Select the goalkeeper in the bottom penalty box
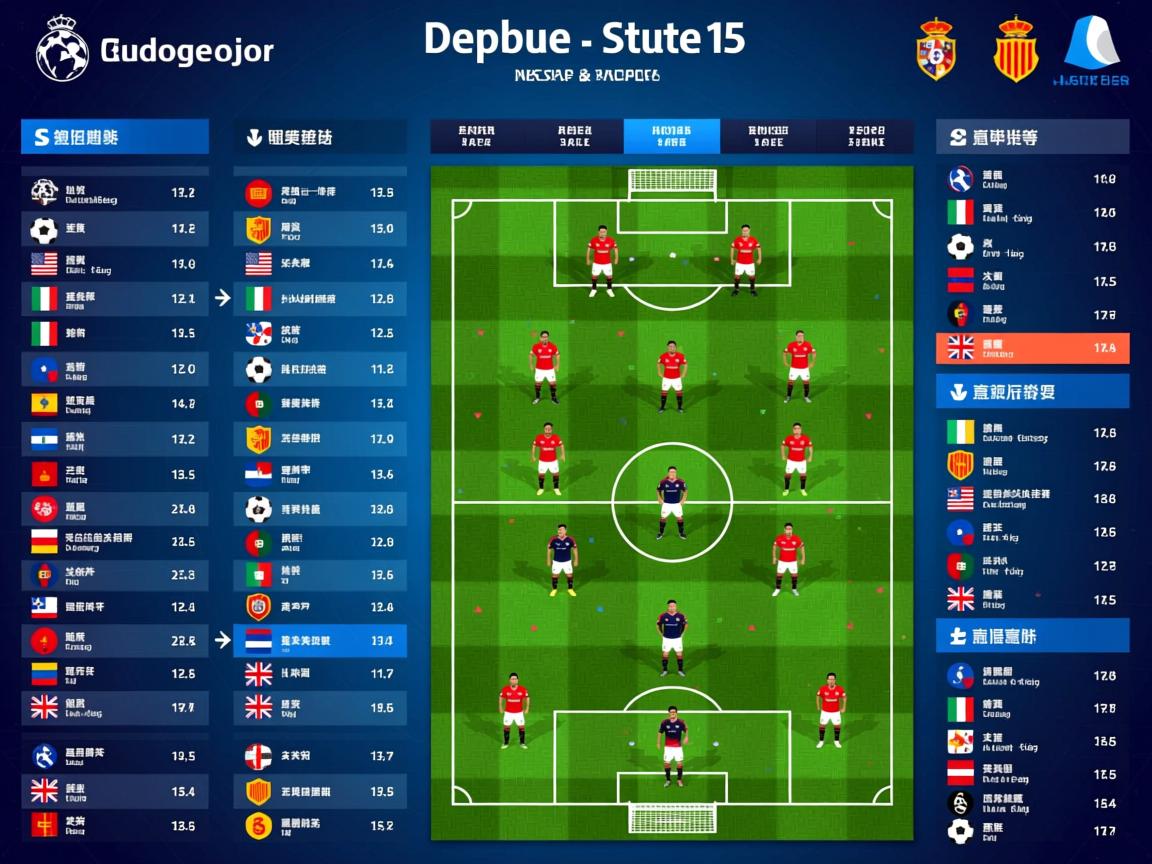The height and width of the screenshot is (864, 1152). [x=672, y=745]
